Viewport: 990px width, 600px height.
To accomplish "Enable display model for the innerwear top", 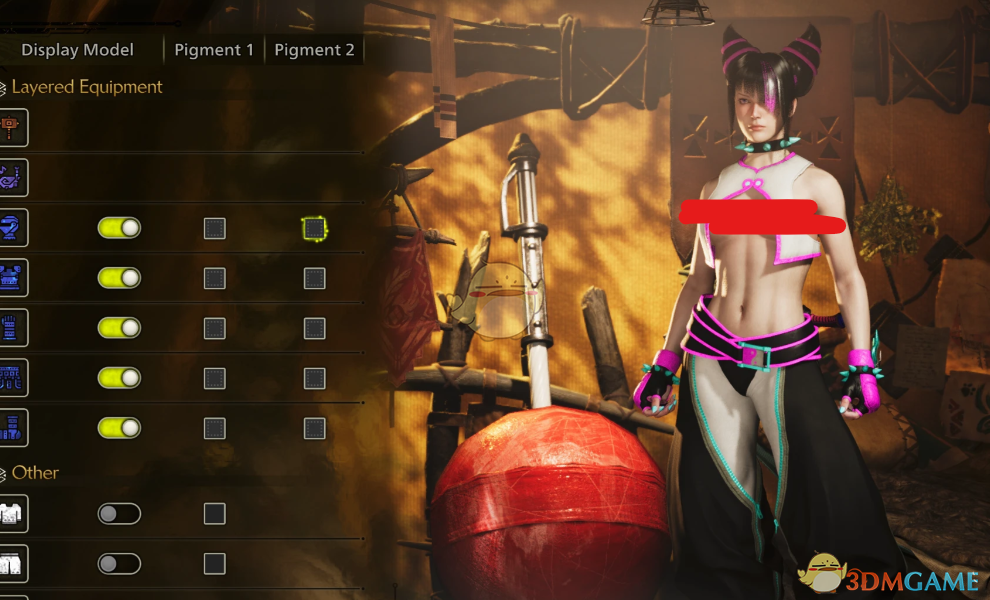I will click(119, 514).
